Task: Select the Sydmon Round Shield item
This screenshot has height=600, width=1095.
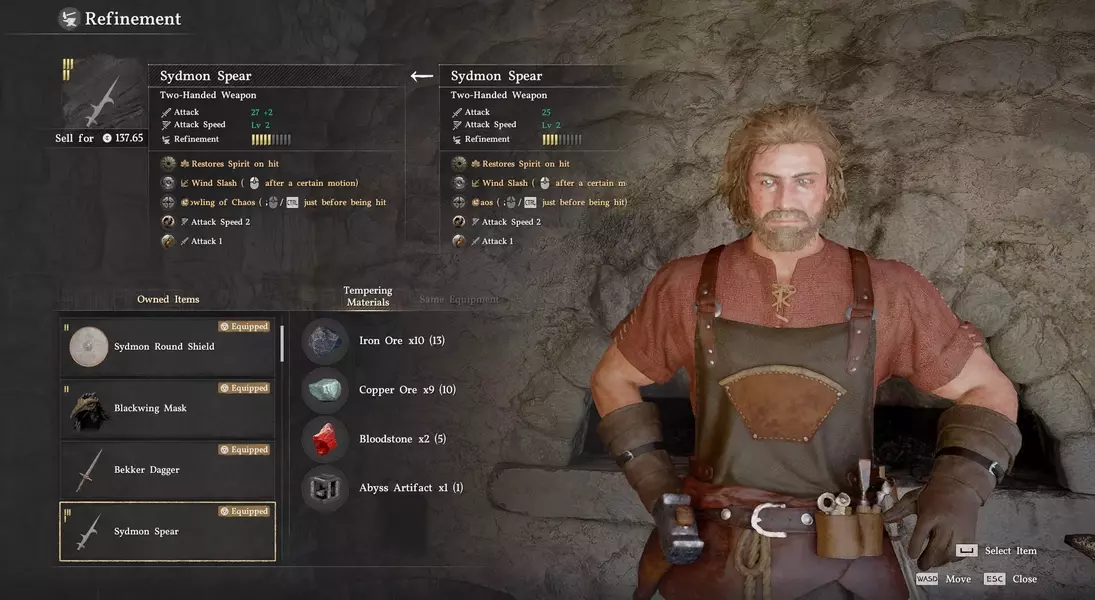Action: coord(167,347)
